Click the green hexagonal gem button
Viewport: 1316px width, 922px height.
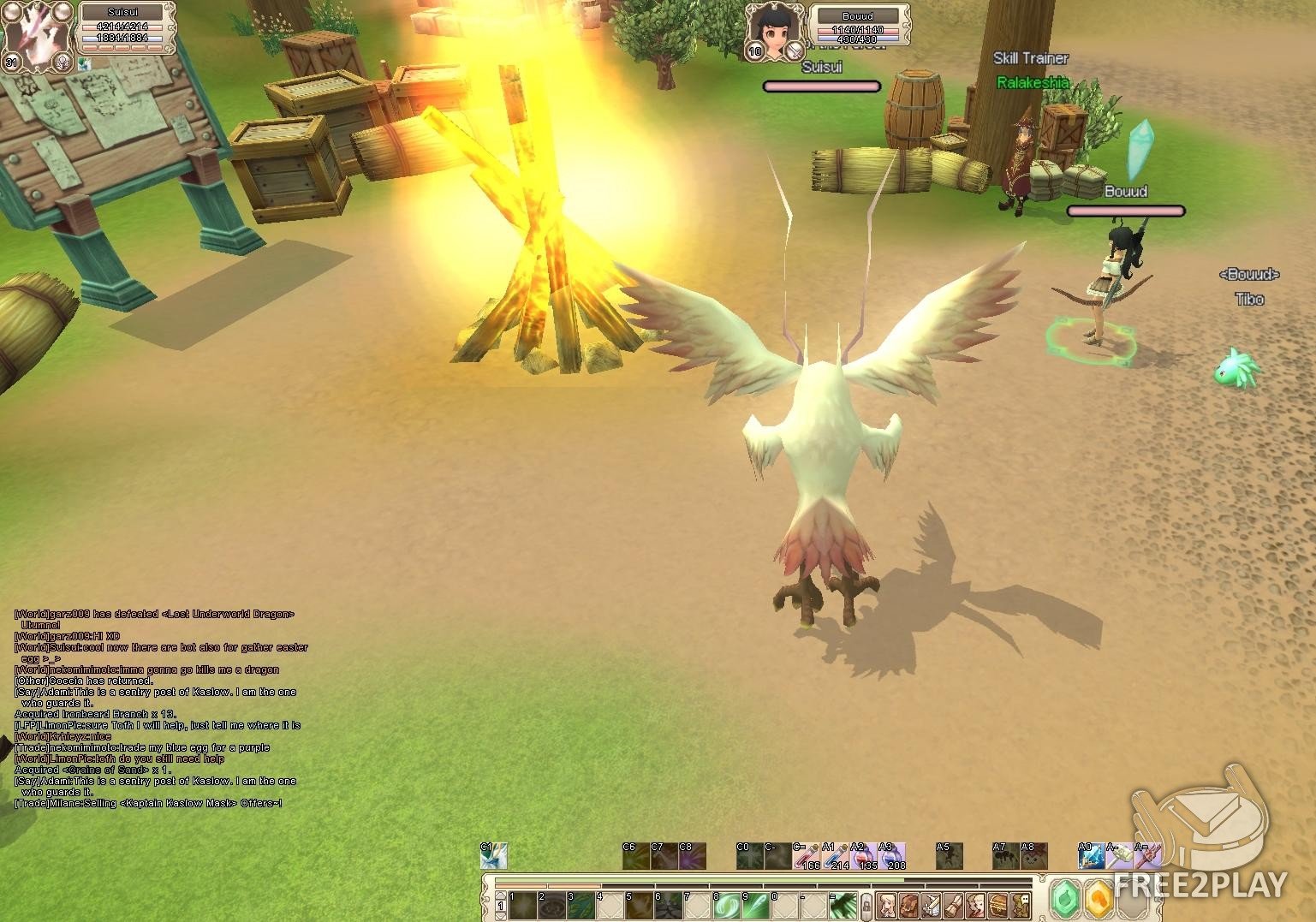click(x=1066, y=901)
